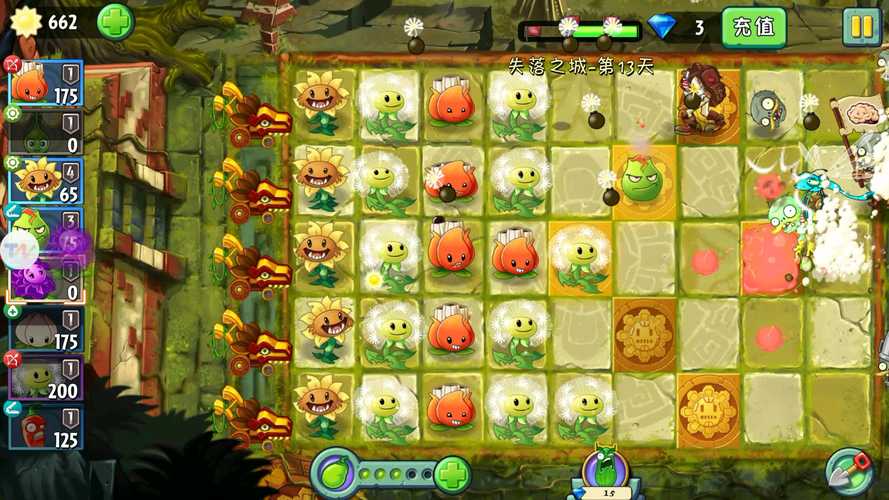
Task: Select the 175-cost garlic seed packet
Action: [47, 328]
